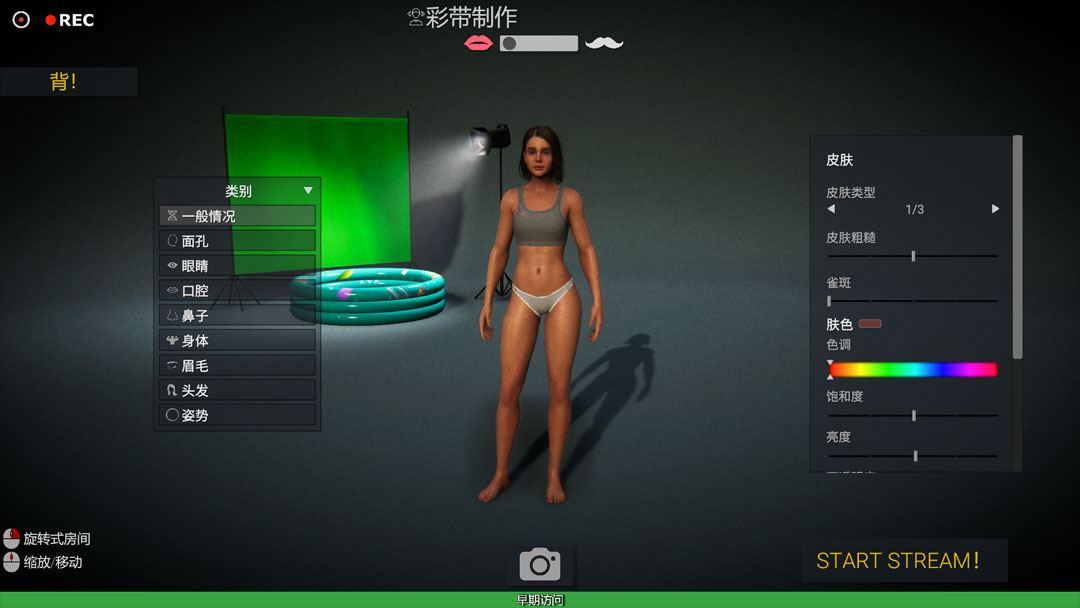Click the 肤色 color swatch

(870, 324)
